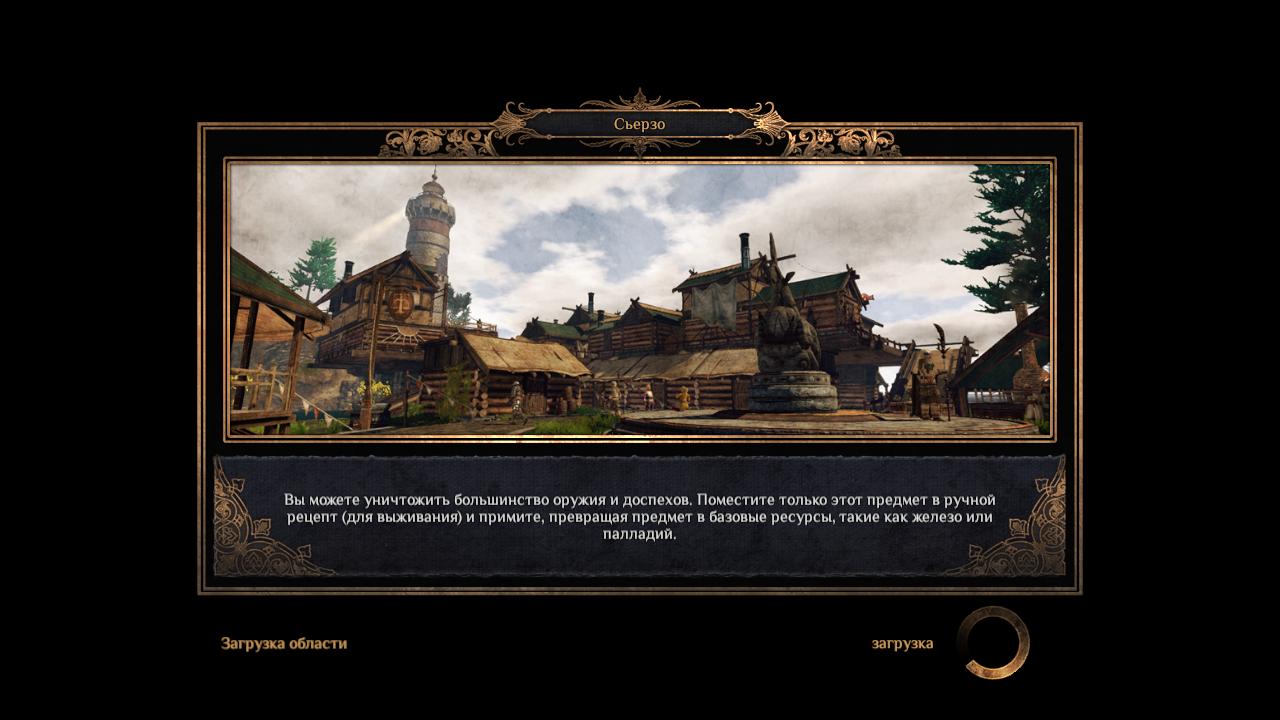Select the lighthouse tower in the preview image

[427, 225]
